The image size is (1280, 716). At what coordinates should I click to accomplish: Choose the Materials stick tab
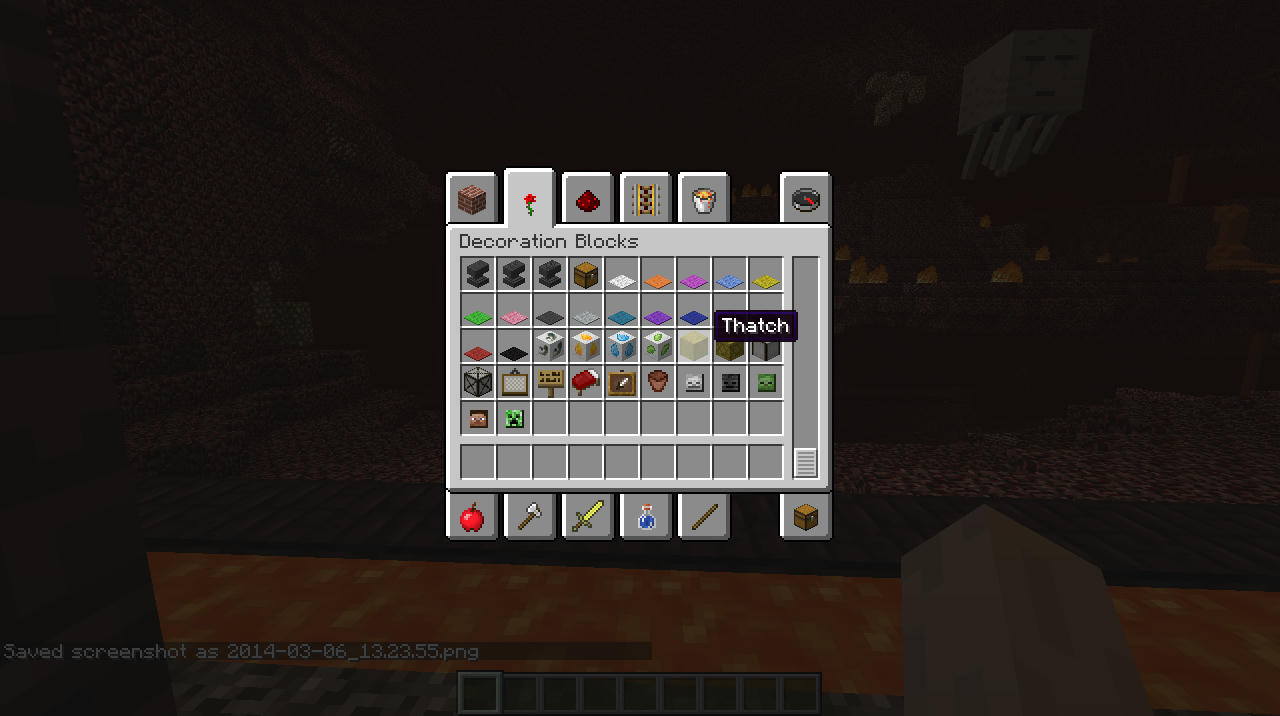pos(704,516)
